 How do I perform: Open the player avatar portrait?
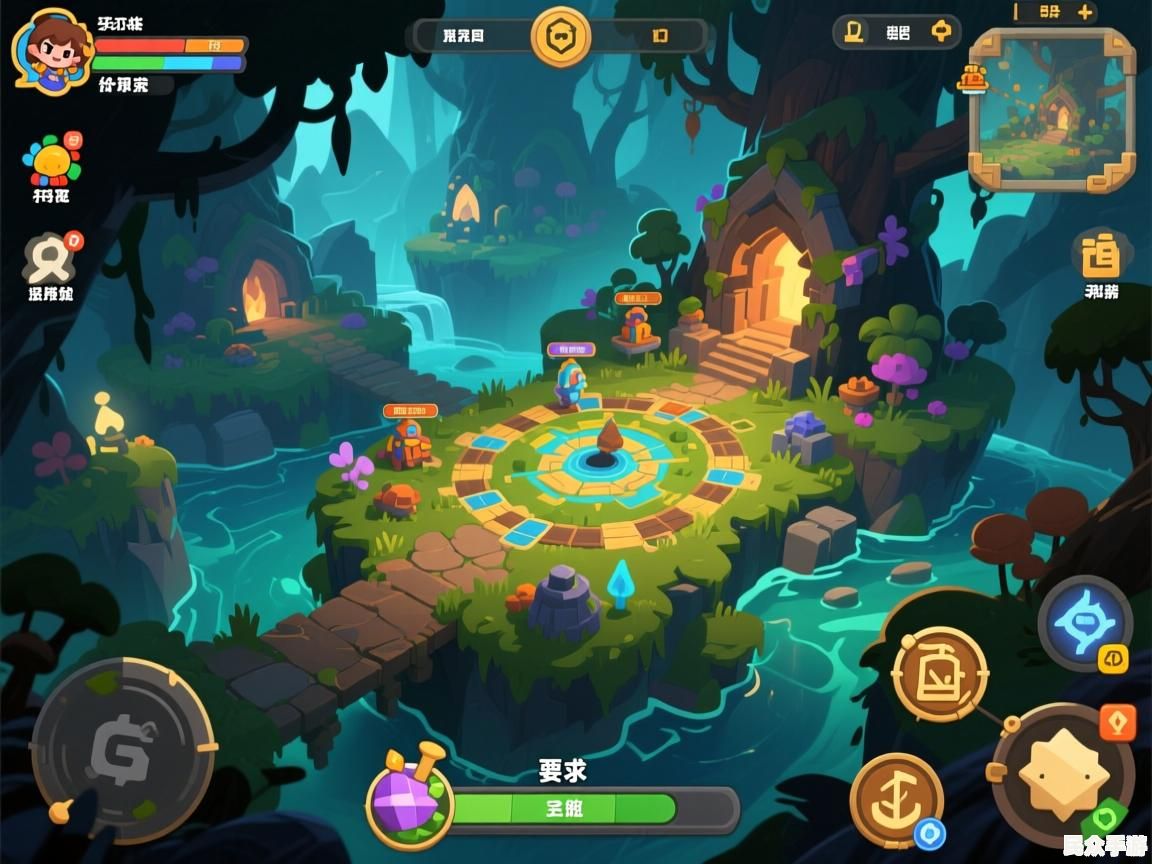pyautogui.click(x=50, y=51)
